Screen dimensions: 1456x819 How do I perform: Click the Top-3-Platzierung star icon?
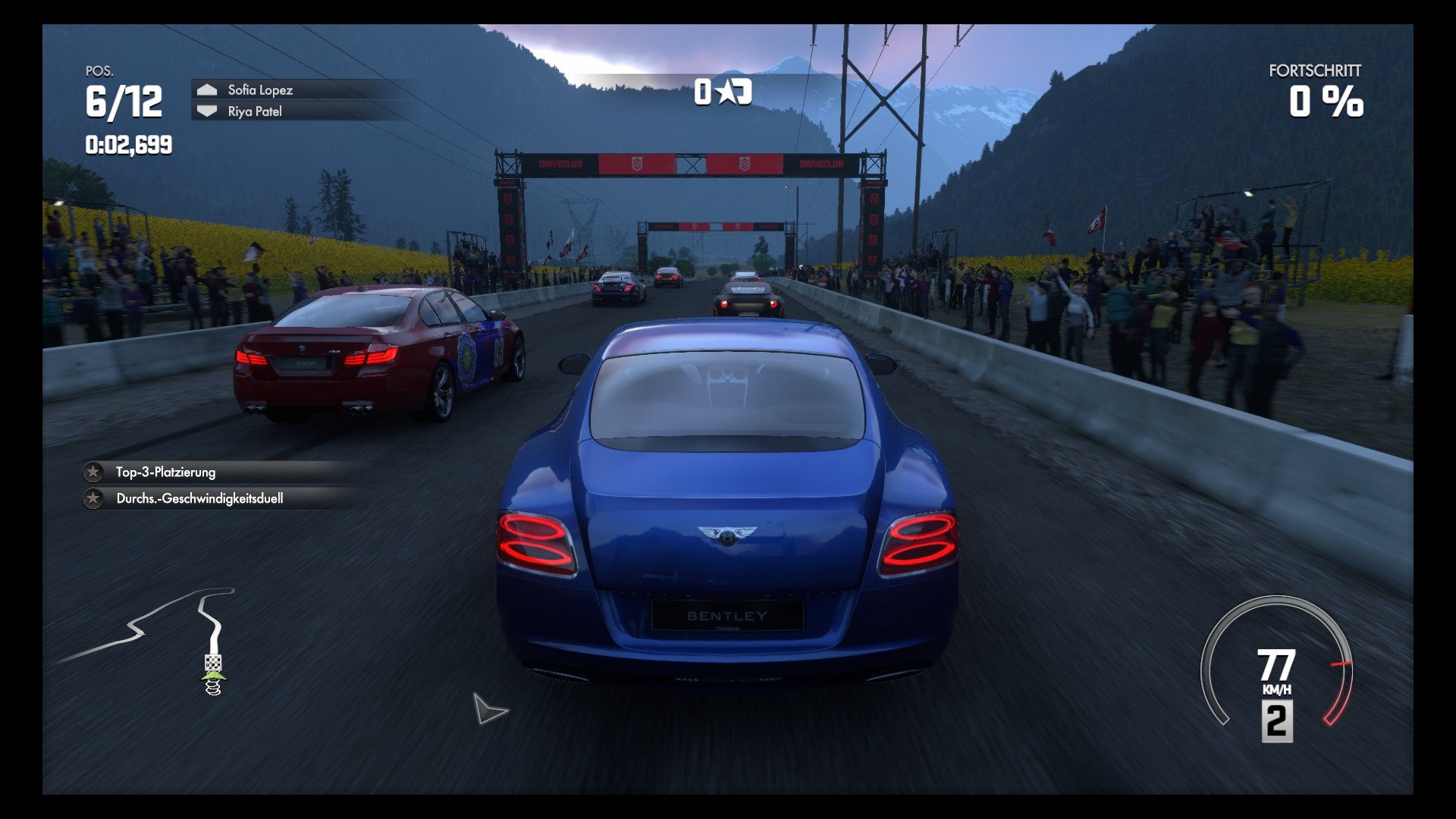click(x=93, y=472)
